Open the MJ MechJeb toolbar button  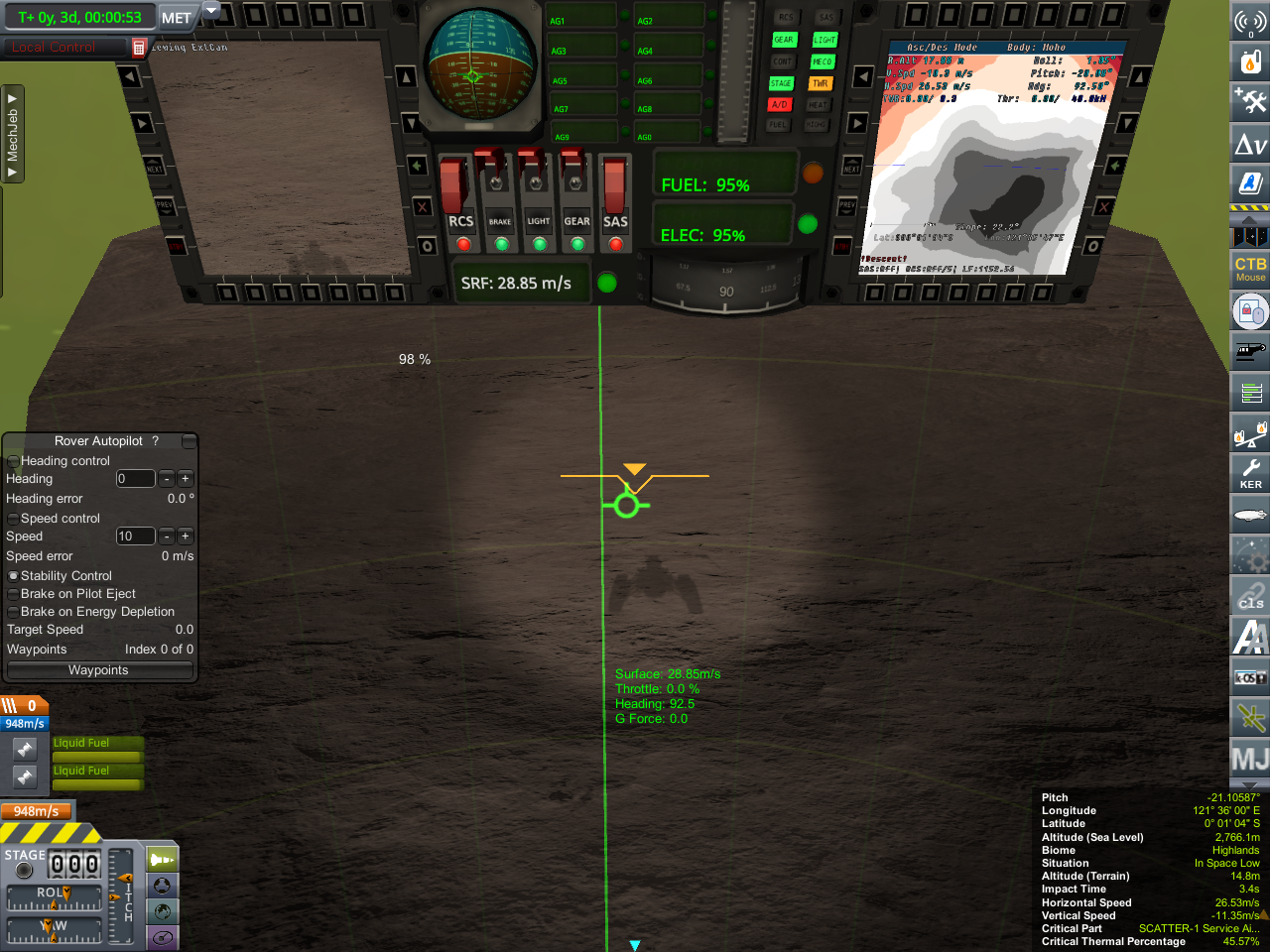1250,760
